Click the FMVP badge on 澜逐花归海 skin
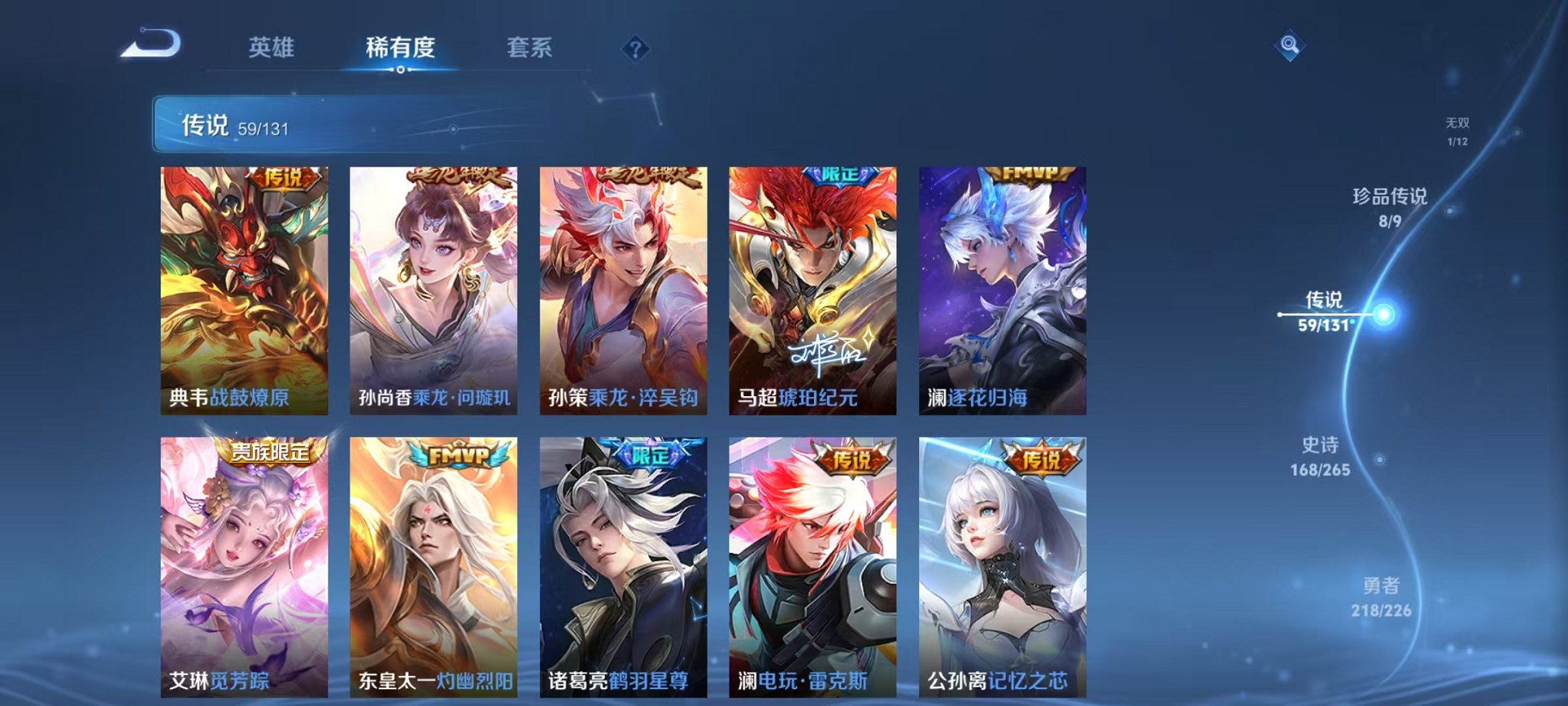 [1031, 175]
